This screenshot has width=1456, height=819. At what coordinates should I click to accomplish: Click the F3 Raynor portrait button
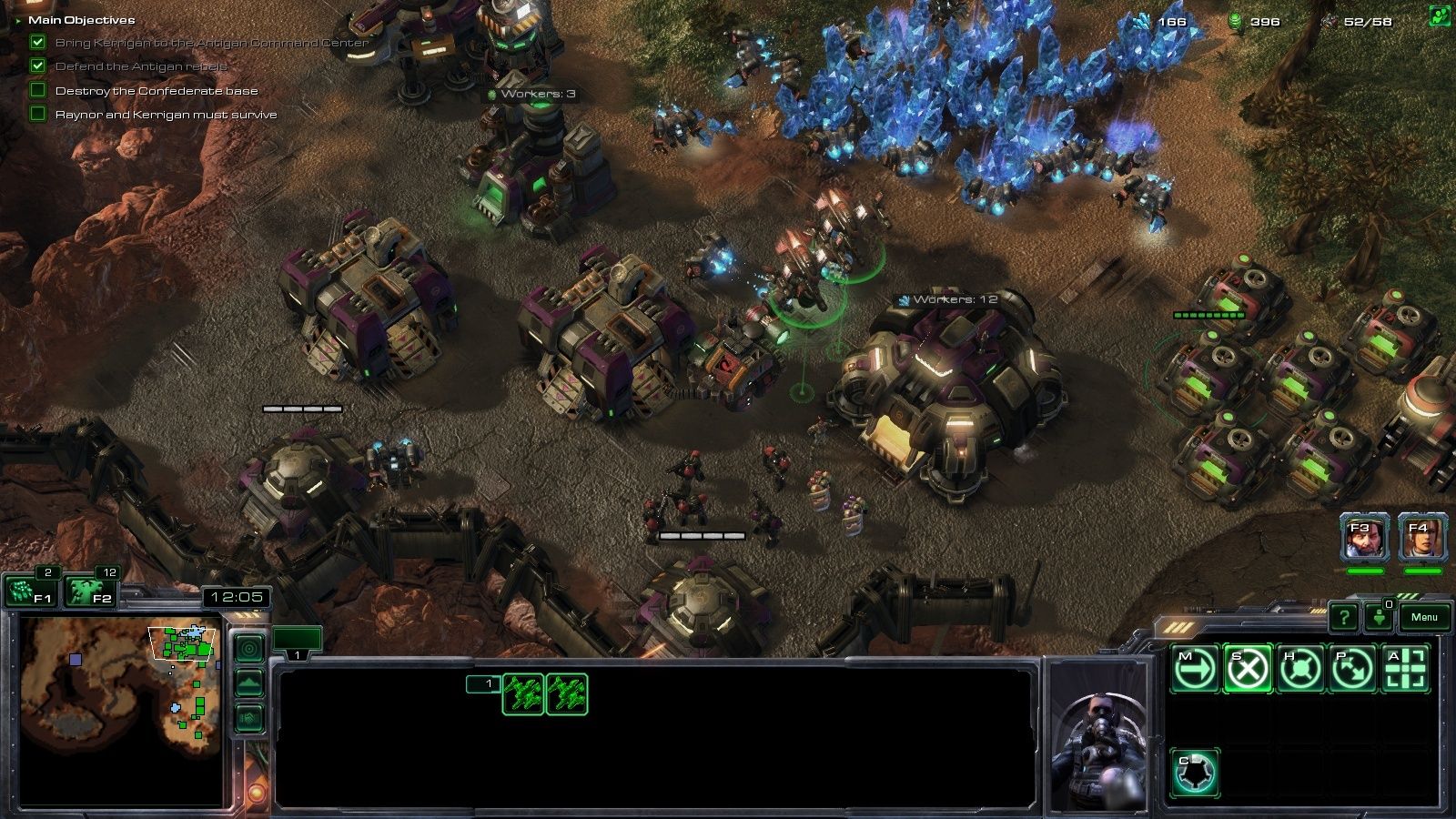click(1364, 539)
